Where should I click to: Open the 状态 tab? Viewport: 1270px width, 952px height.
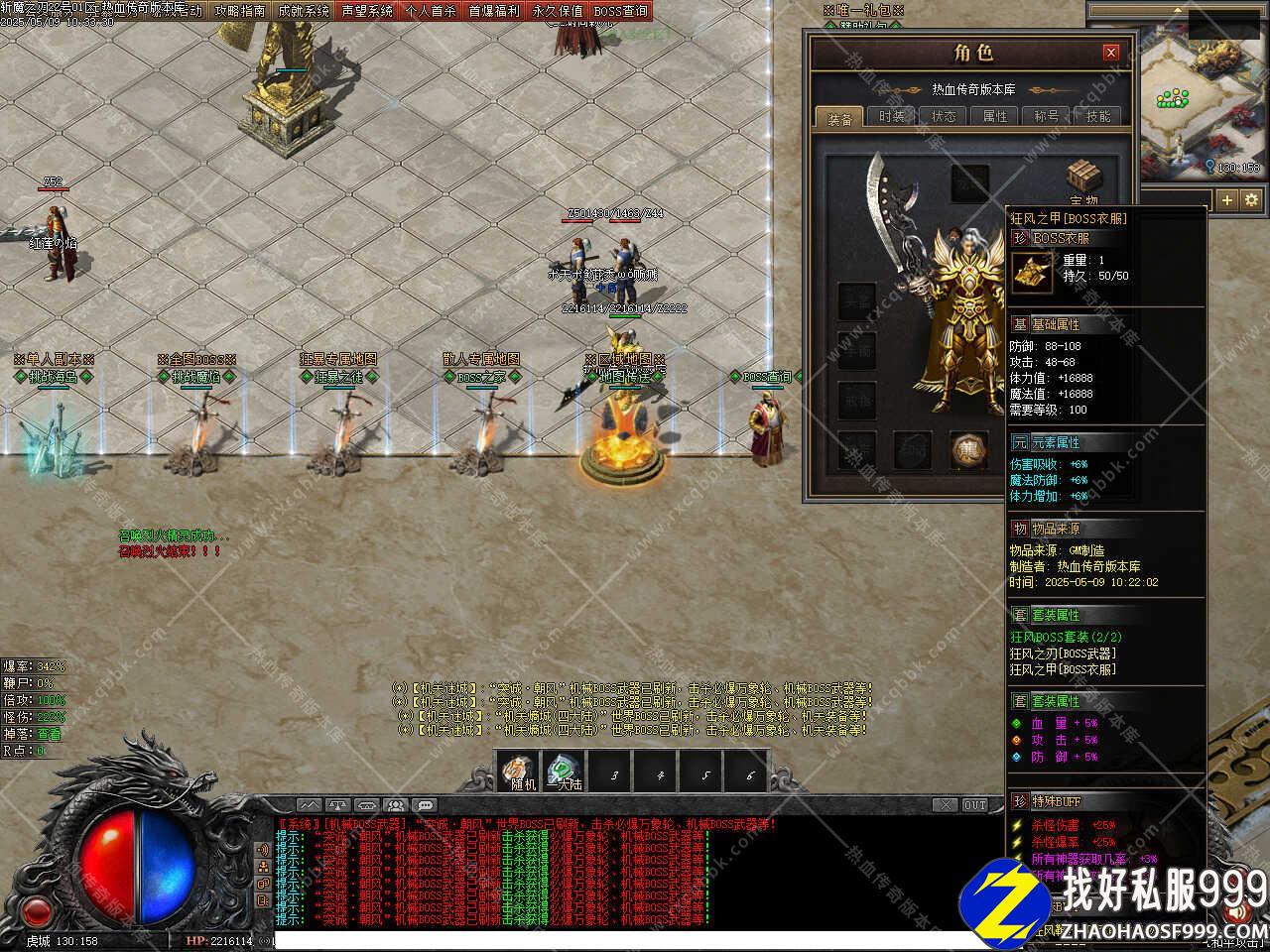[944, 116]
